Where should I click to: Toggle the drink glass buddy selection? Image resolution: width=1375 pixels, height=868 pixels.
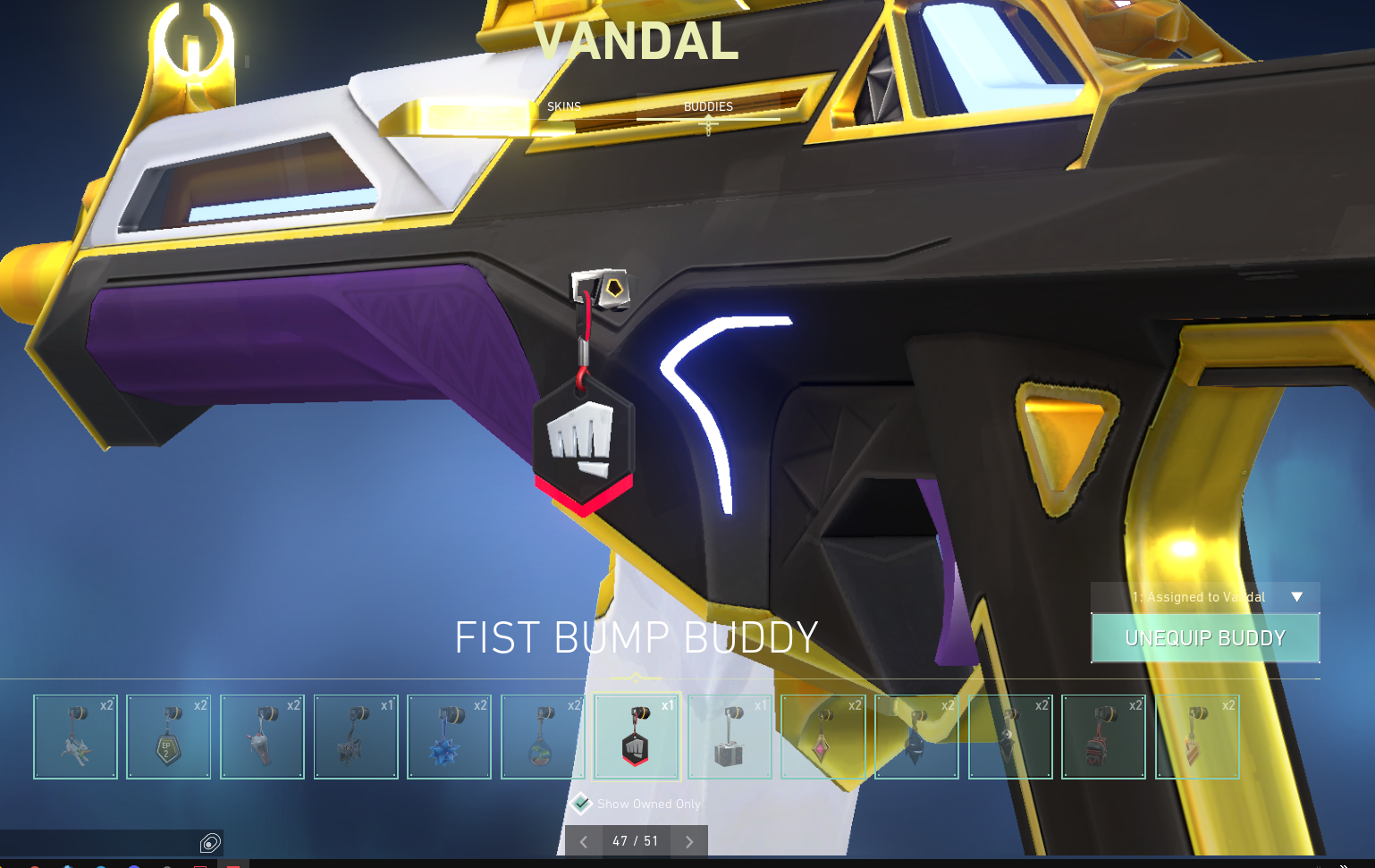pyautogui.click(x=262, y=737)
